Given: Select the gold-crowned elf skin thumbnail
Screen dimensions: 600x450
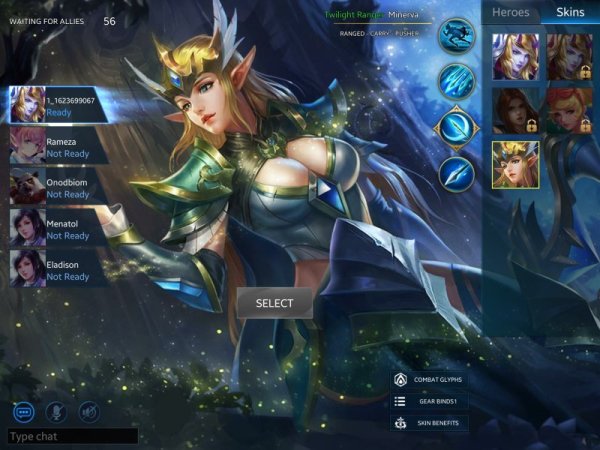Looking at the screenshot, I should point(515,164).
